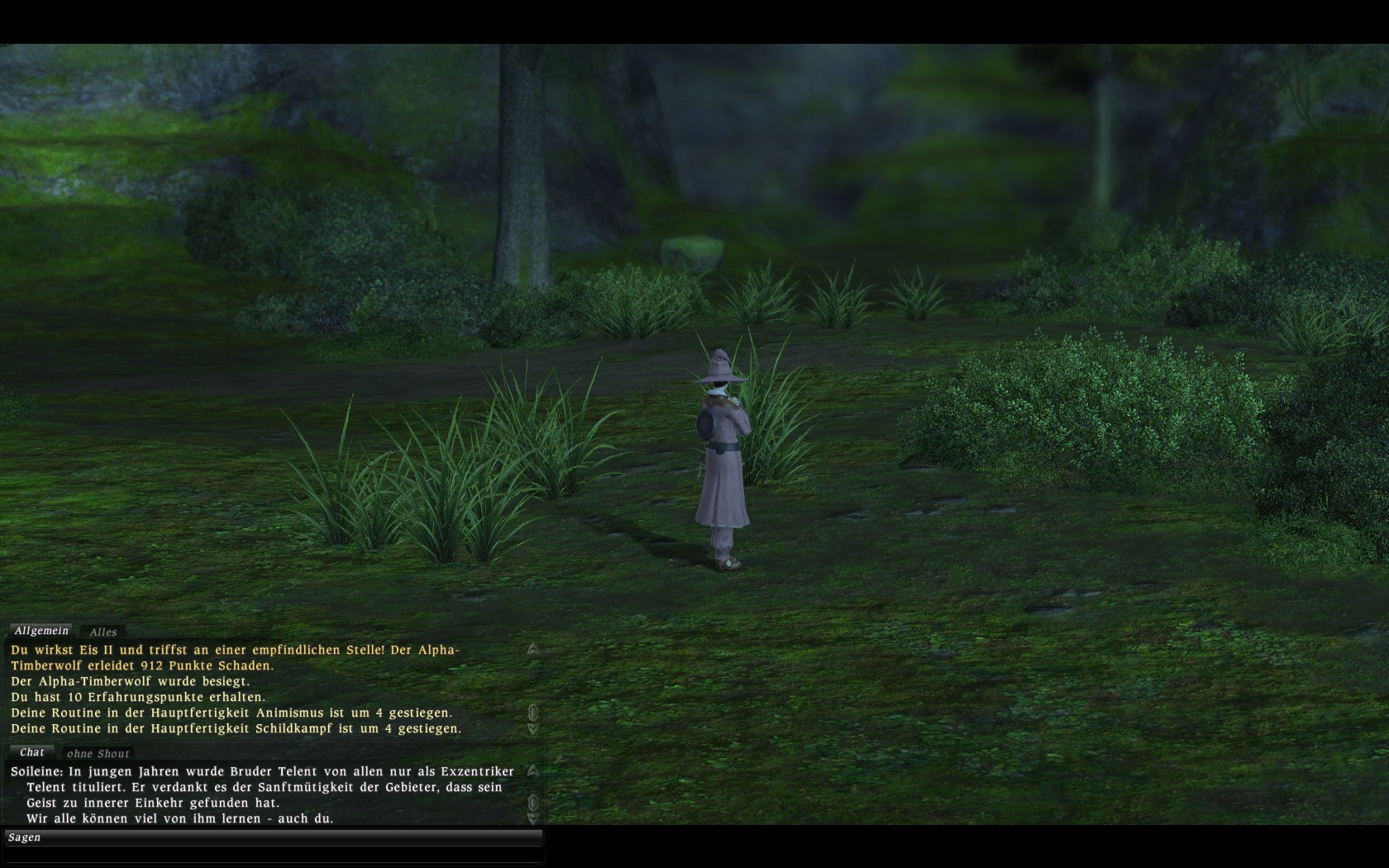Select the Chat tab

click(x=32, y=752)
